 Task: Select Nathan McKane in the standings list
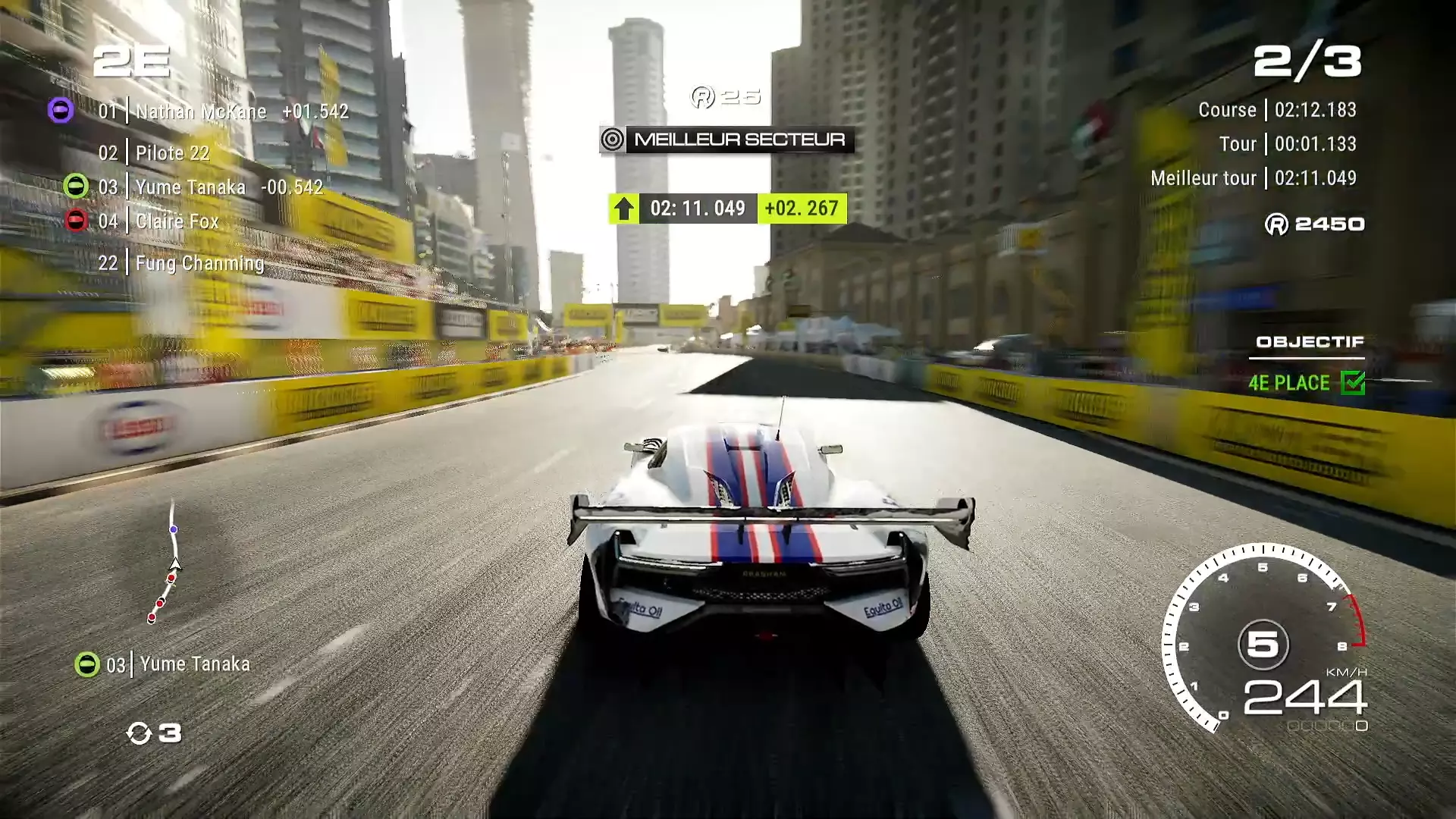point(201,111)
